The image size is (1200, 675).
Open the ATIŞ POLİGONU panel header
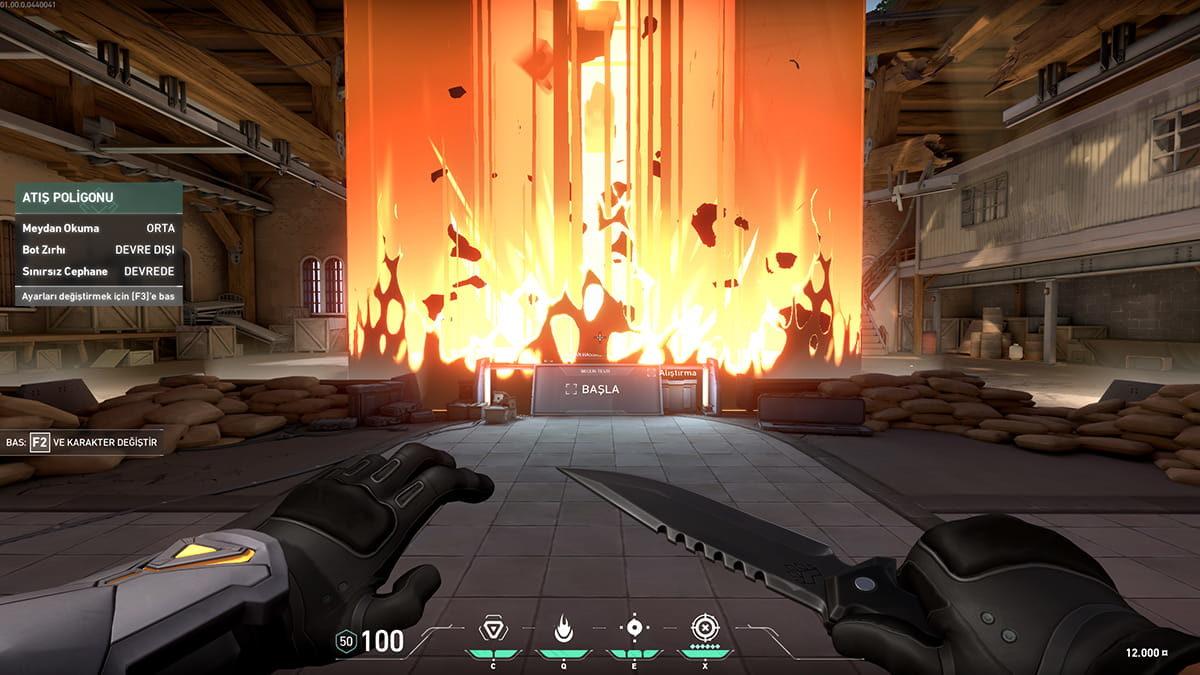pos(98,198)
